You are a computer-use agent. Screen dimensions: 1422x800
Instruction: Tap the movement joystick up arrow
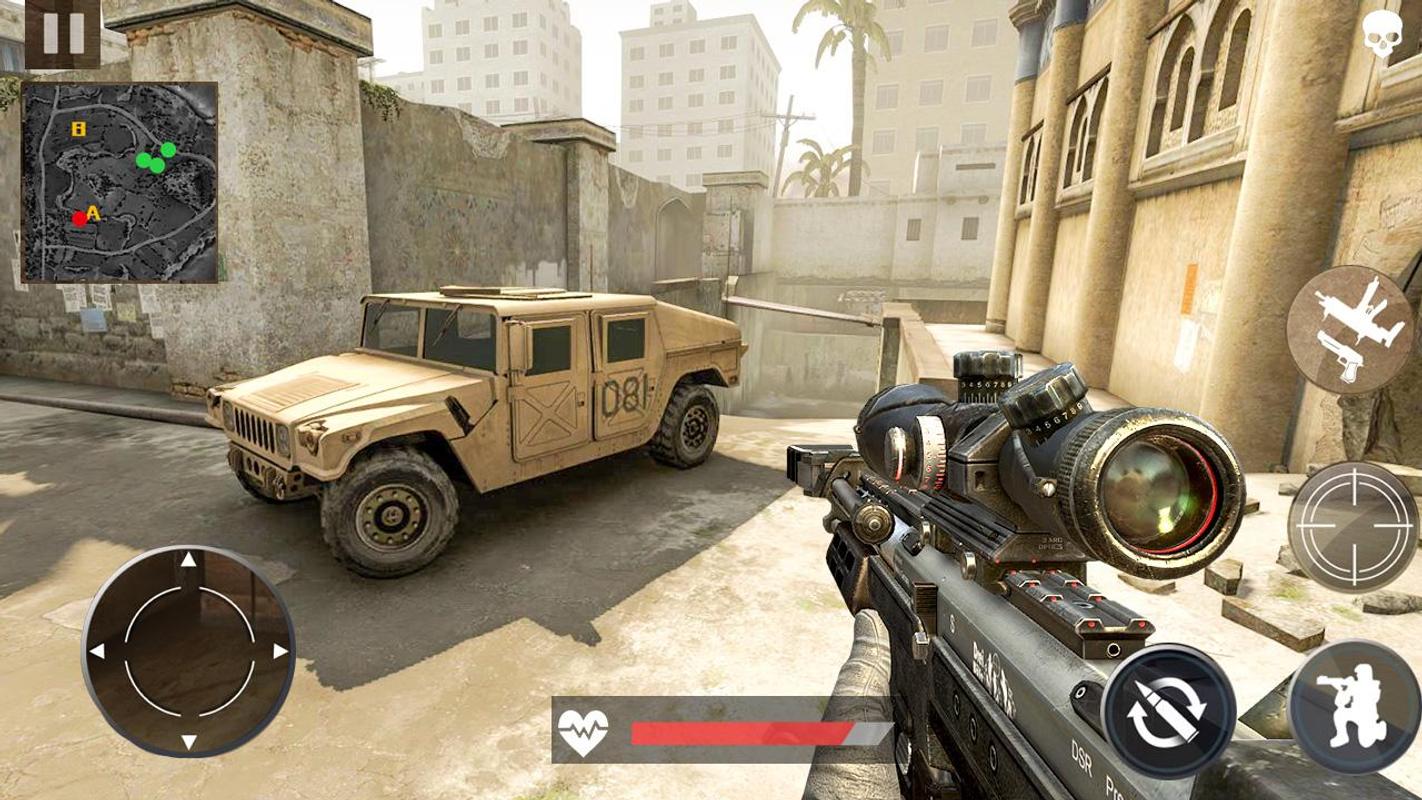coord(188,560)
